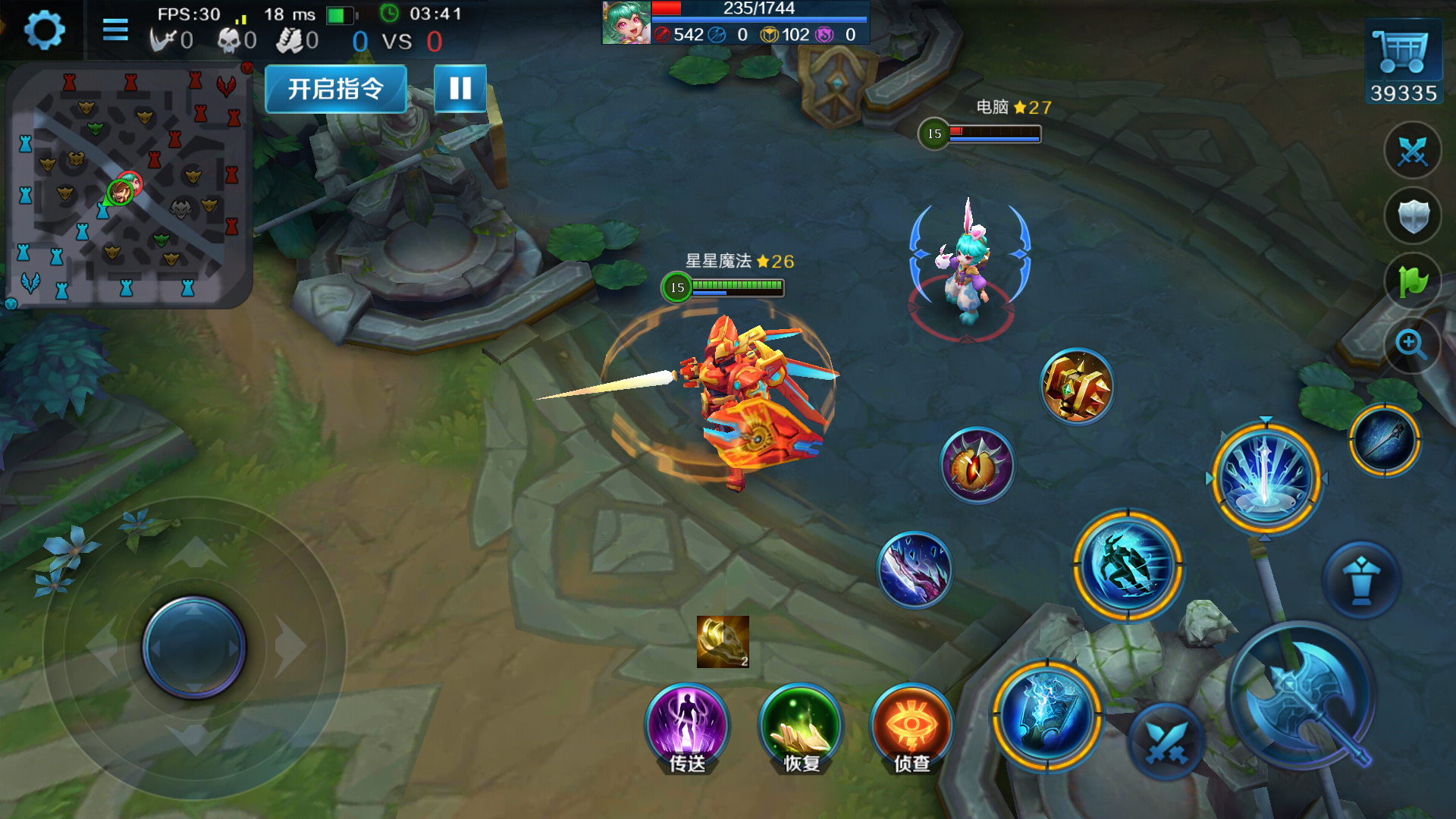Activate the golden armor item skill
Viewport: 1456px width, 819px height.
[1077, 387]
